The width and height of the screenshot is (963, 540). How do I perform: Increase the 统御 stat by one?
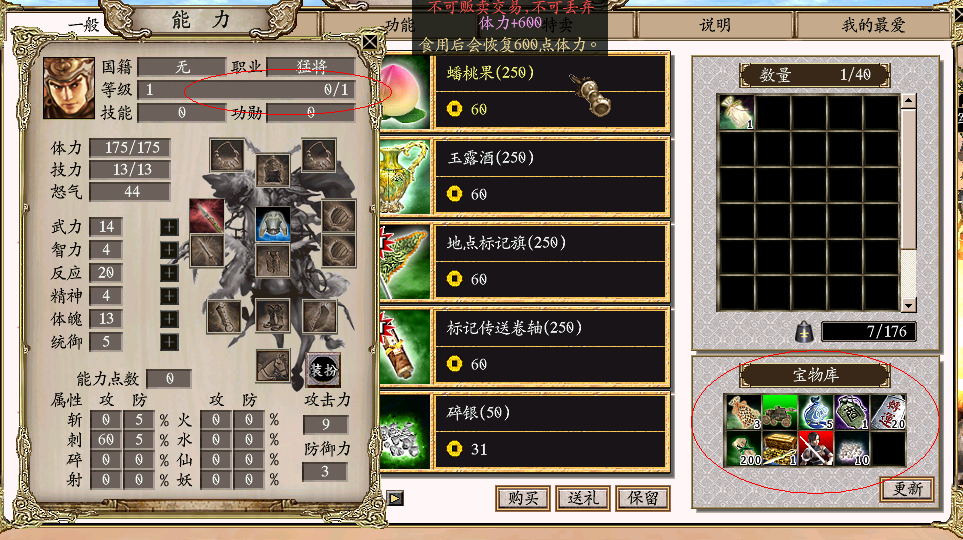coord(170,341)
